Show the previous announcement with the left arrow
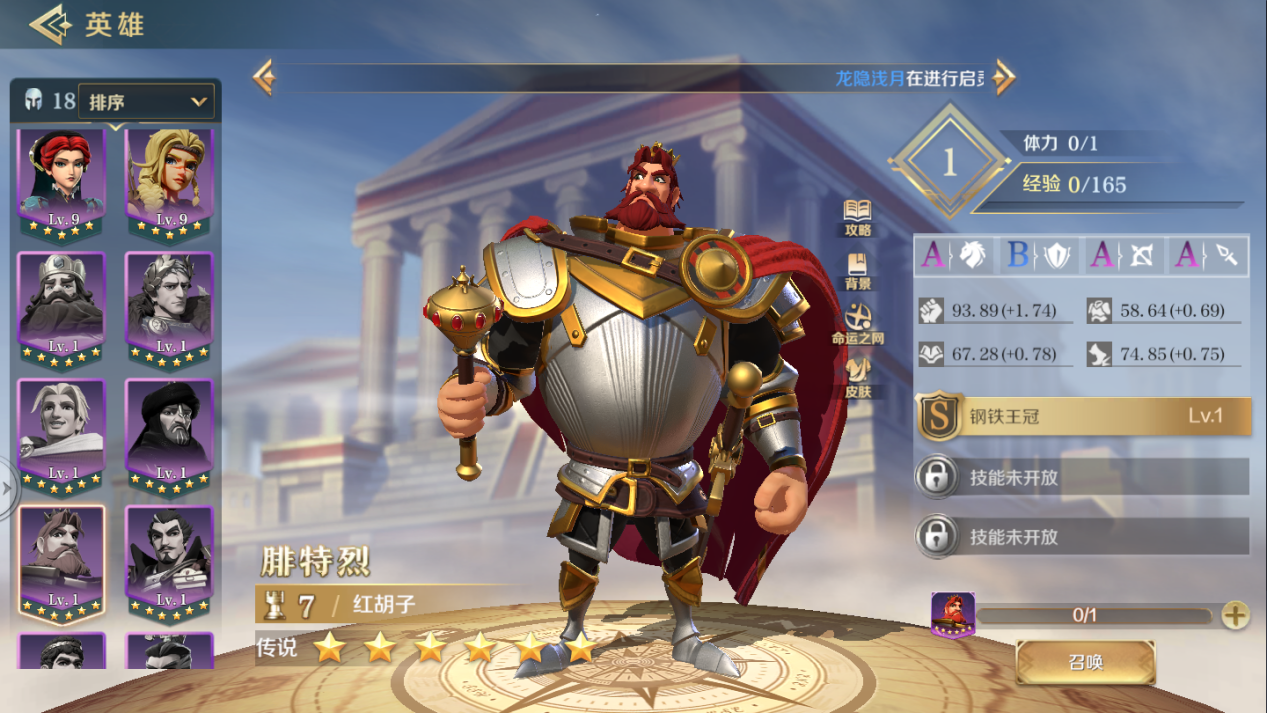 tap(264, 77)
